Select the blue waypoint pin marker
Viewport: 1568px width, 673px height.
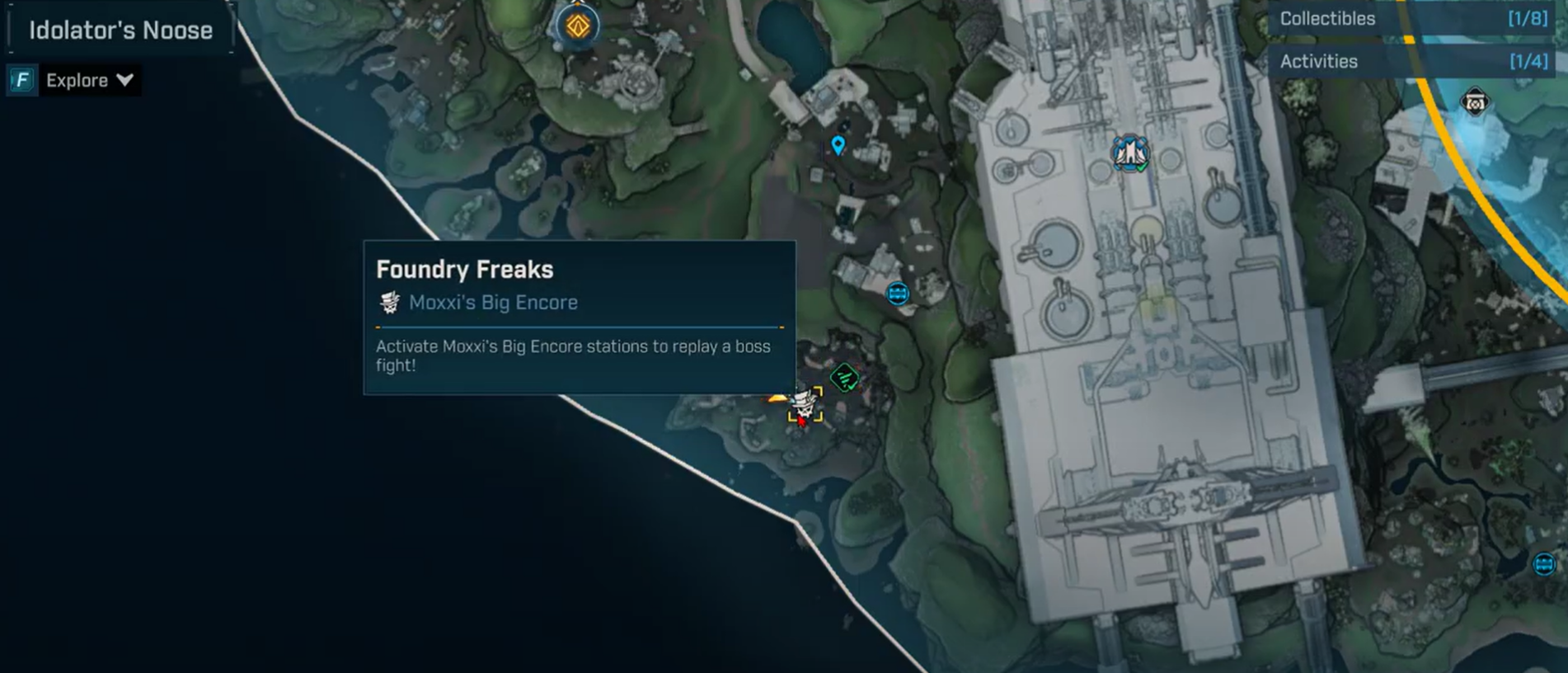pos(838,146)
